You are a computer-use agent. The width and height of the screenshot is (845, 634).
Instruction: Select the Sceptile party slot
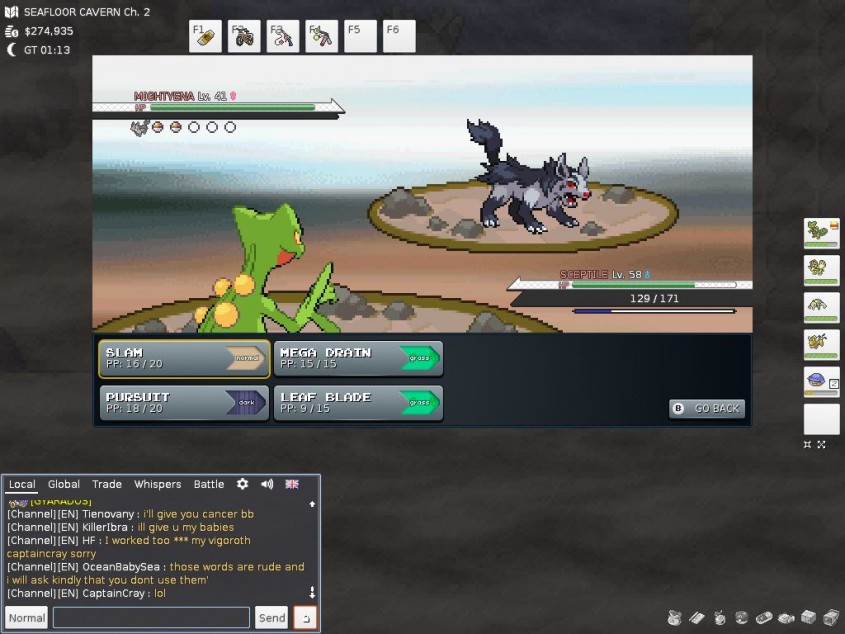[821, 233]
